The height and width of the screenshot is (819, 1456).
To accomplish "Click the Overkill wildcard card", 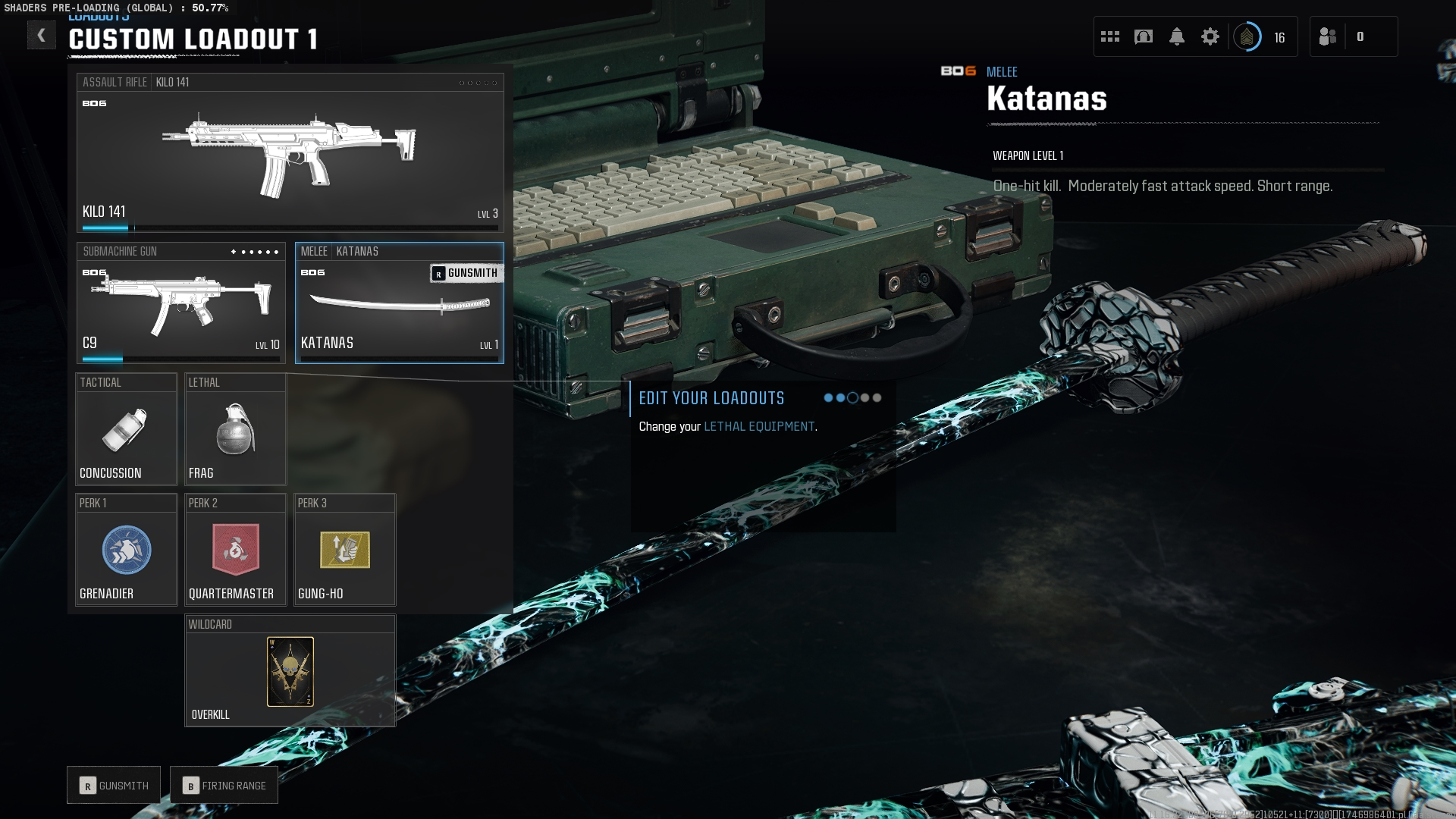I will 290,670.
